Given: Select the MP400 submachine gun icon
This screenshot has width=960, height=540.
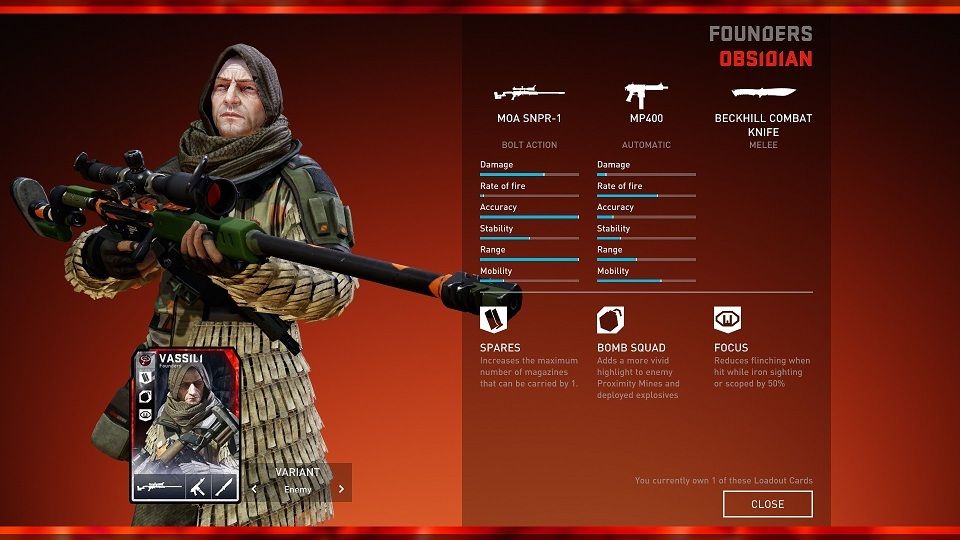Looking at the screenshot, I should pos(646,94).
